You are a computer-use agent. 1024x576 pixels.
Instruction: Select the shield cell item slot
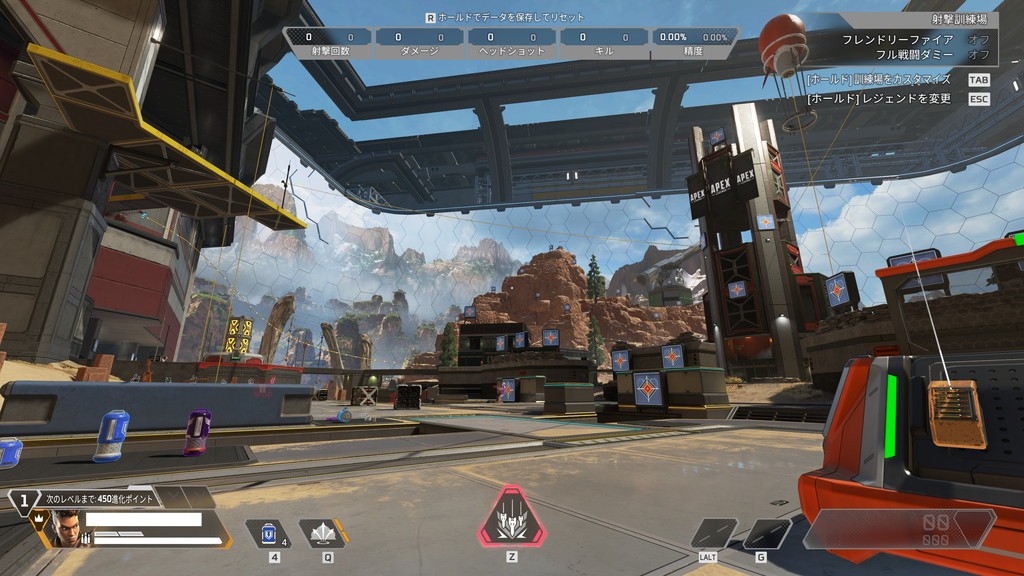267,533
